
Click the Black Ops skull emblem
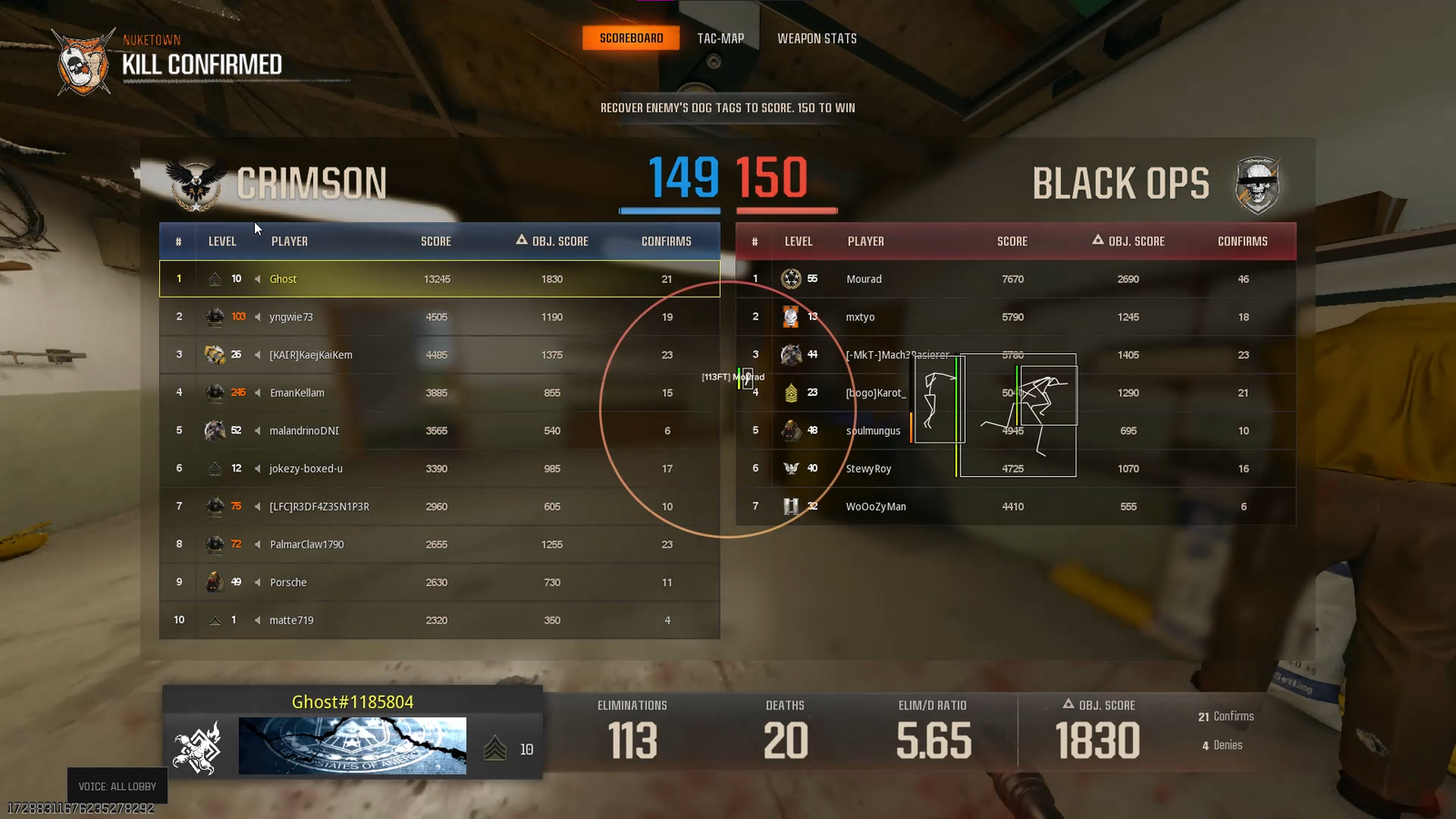click(x=1259, y=184)
